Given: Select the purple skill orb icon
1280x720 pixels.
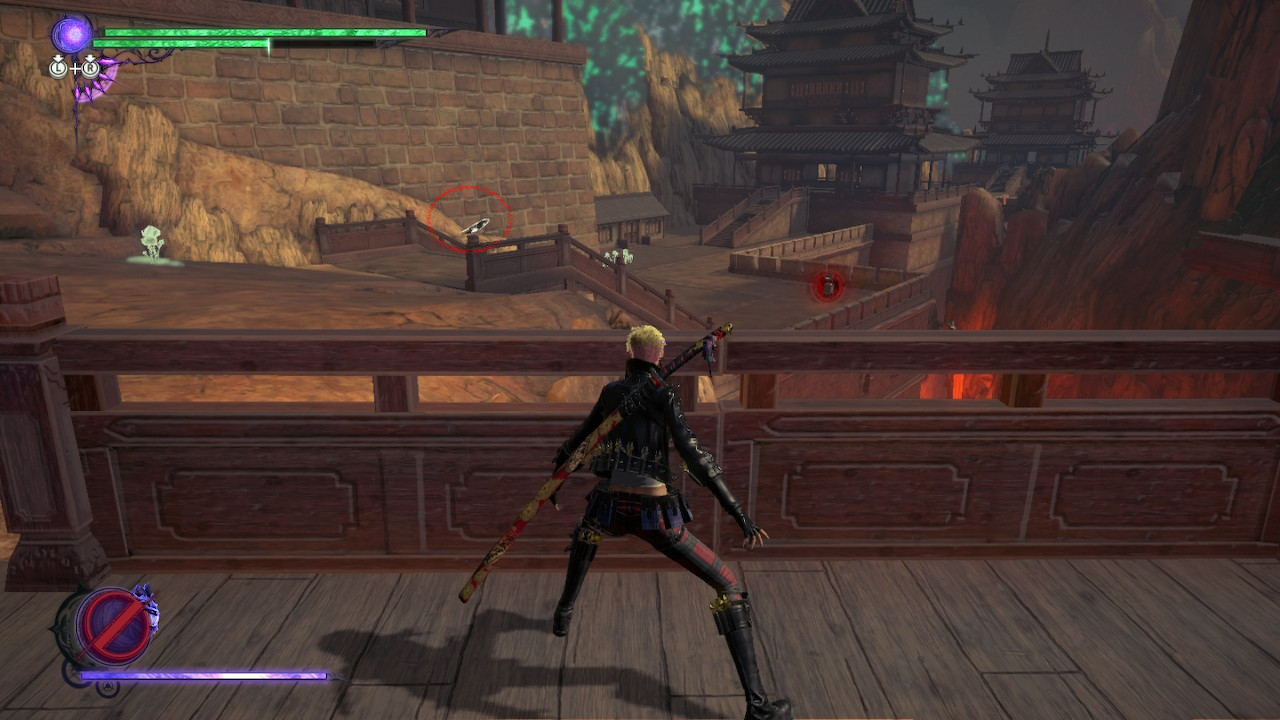Looking at the screenshot, I should pyautogui.click(x=70, y=33).
